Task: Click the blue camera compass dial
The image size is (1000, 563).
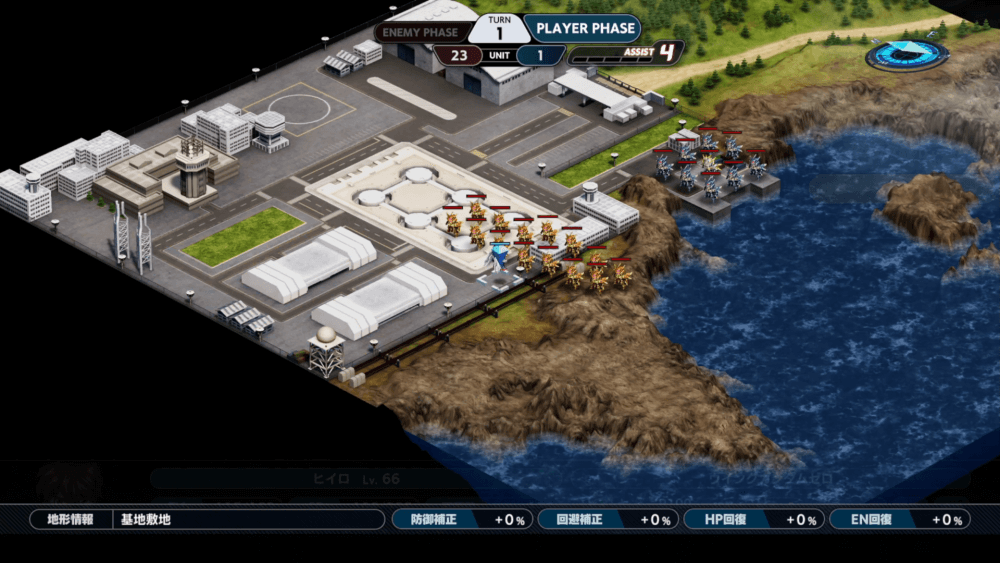Action: [x=907, y=54]
